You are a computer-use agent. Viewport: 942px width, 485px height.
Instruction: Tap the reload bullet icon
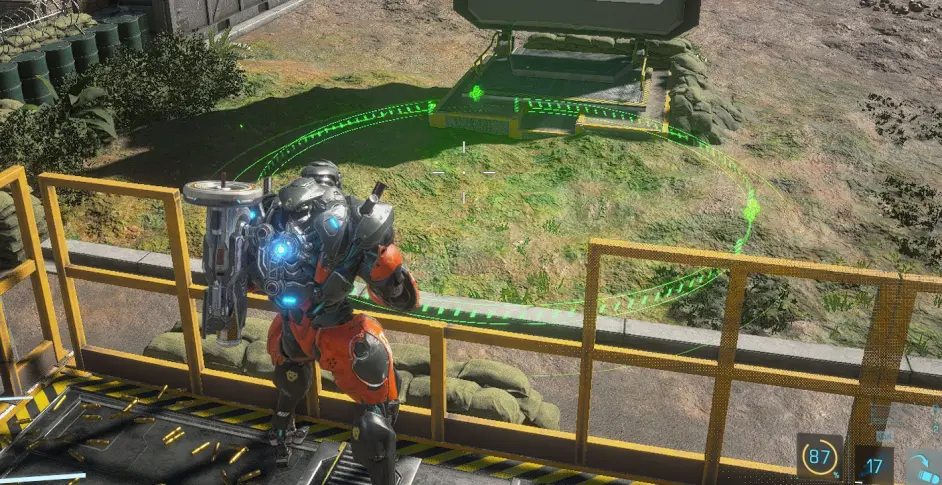pos(922,467)
